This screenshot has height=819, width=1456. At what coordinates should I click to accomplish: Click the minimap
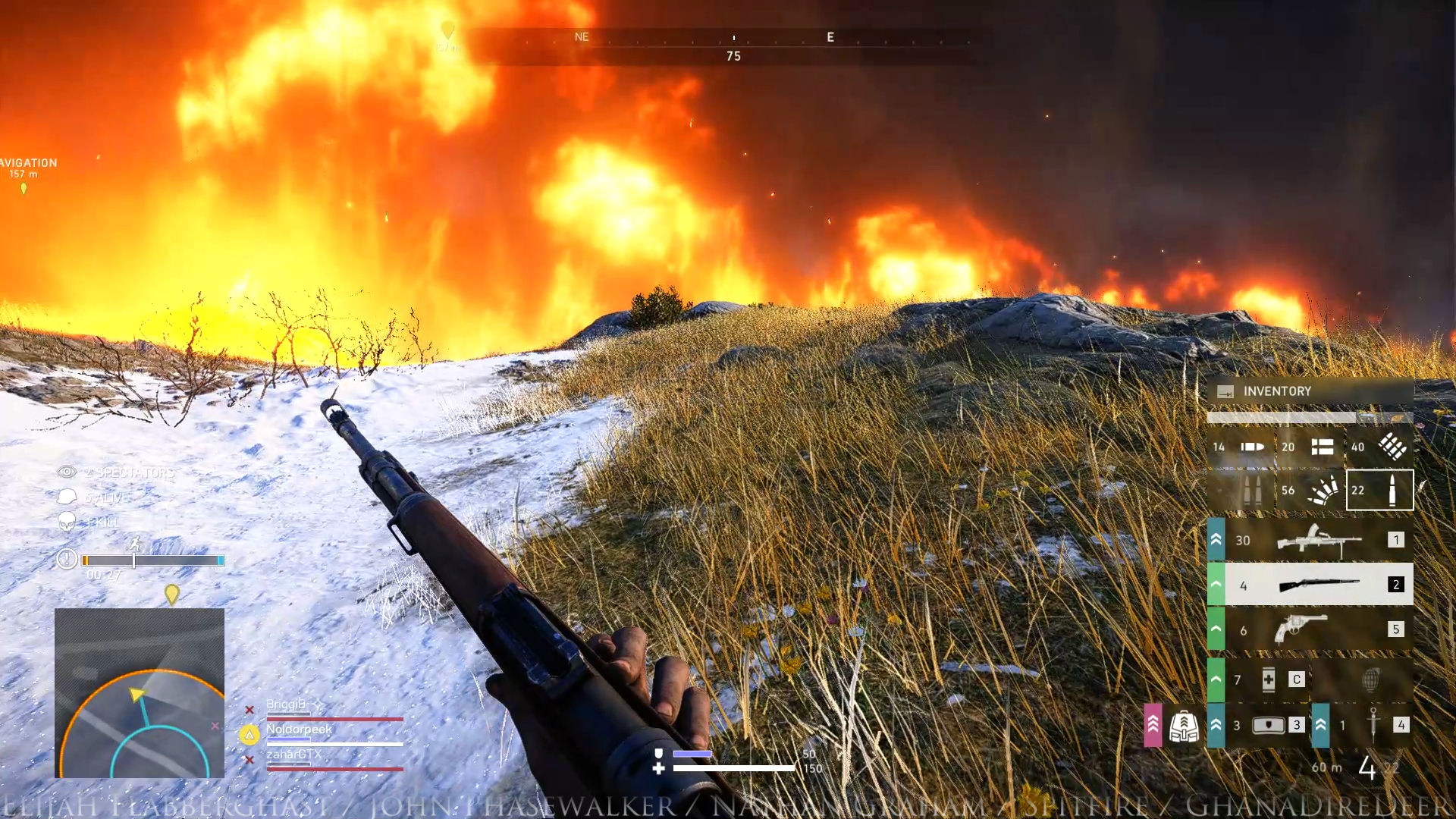coord(140,692)
